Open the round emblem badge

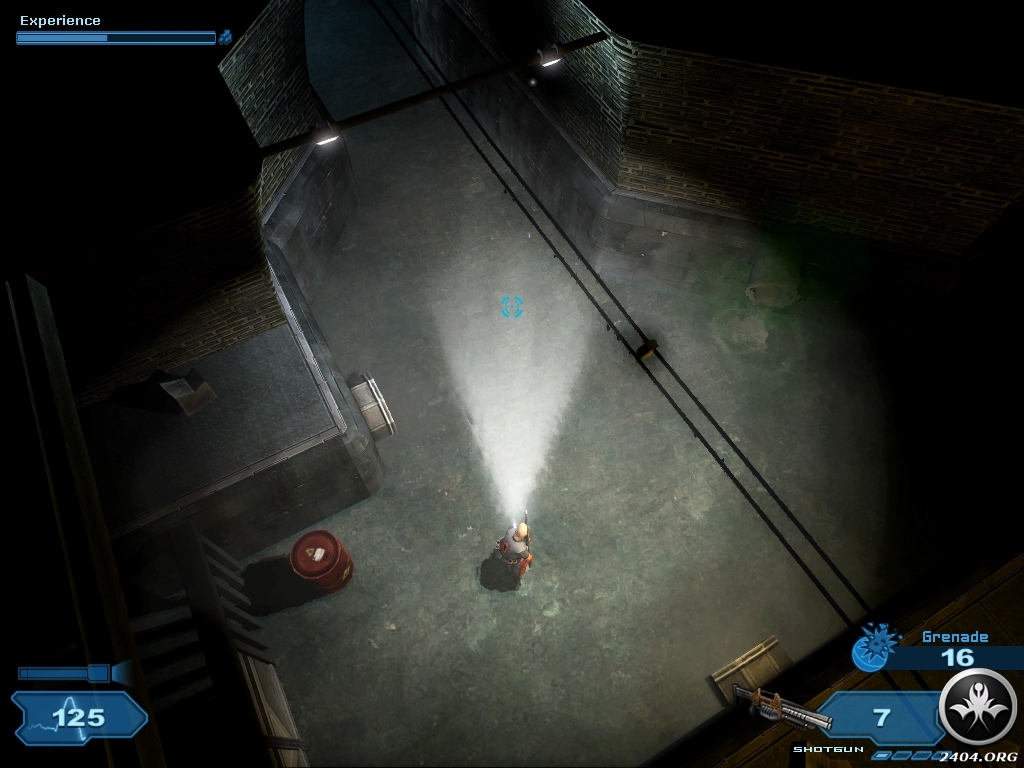pyautogui.click(x=979, y=707)
